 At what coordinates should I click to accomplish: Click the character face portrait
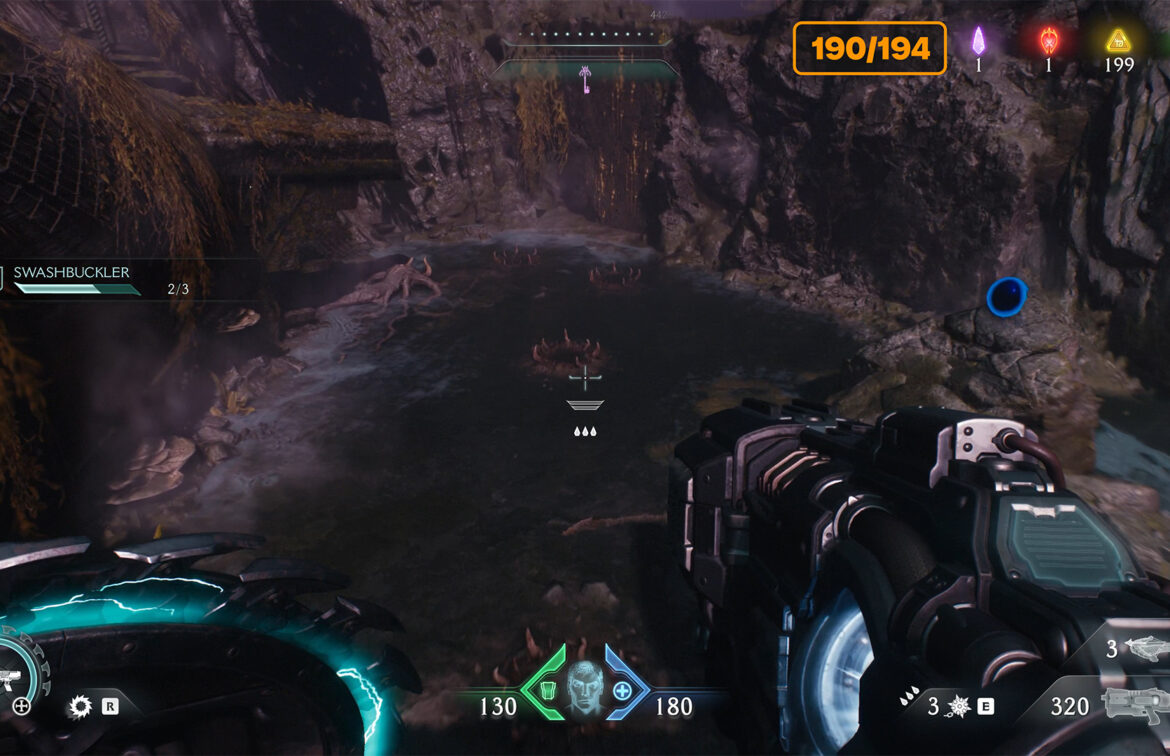[x=584, y=689]
